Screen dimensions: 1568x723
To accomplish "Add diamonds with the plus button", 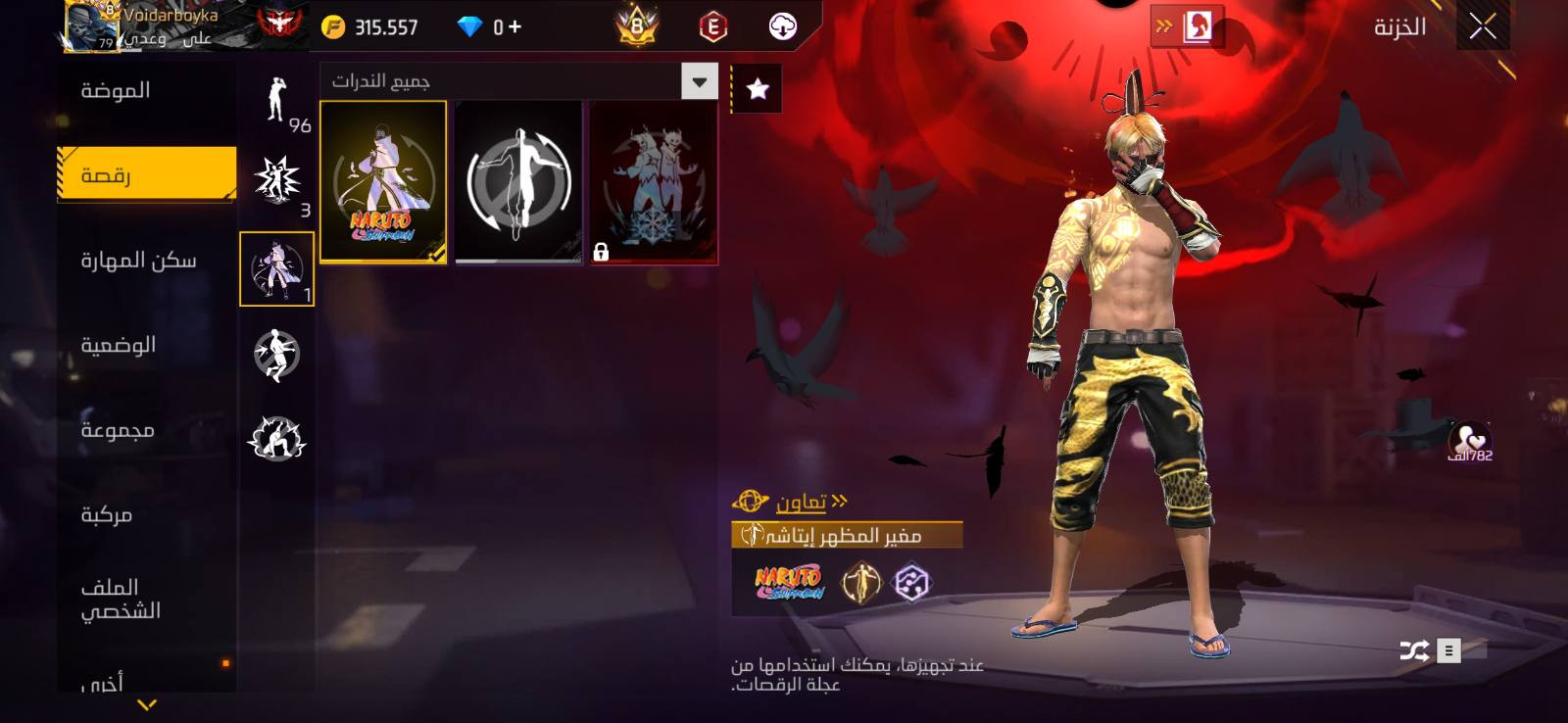I will (514, 27).
